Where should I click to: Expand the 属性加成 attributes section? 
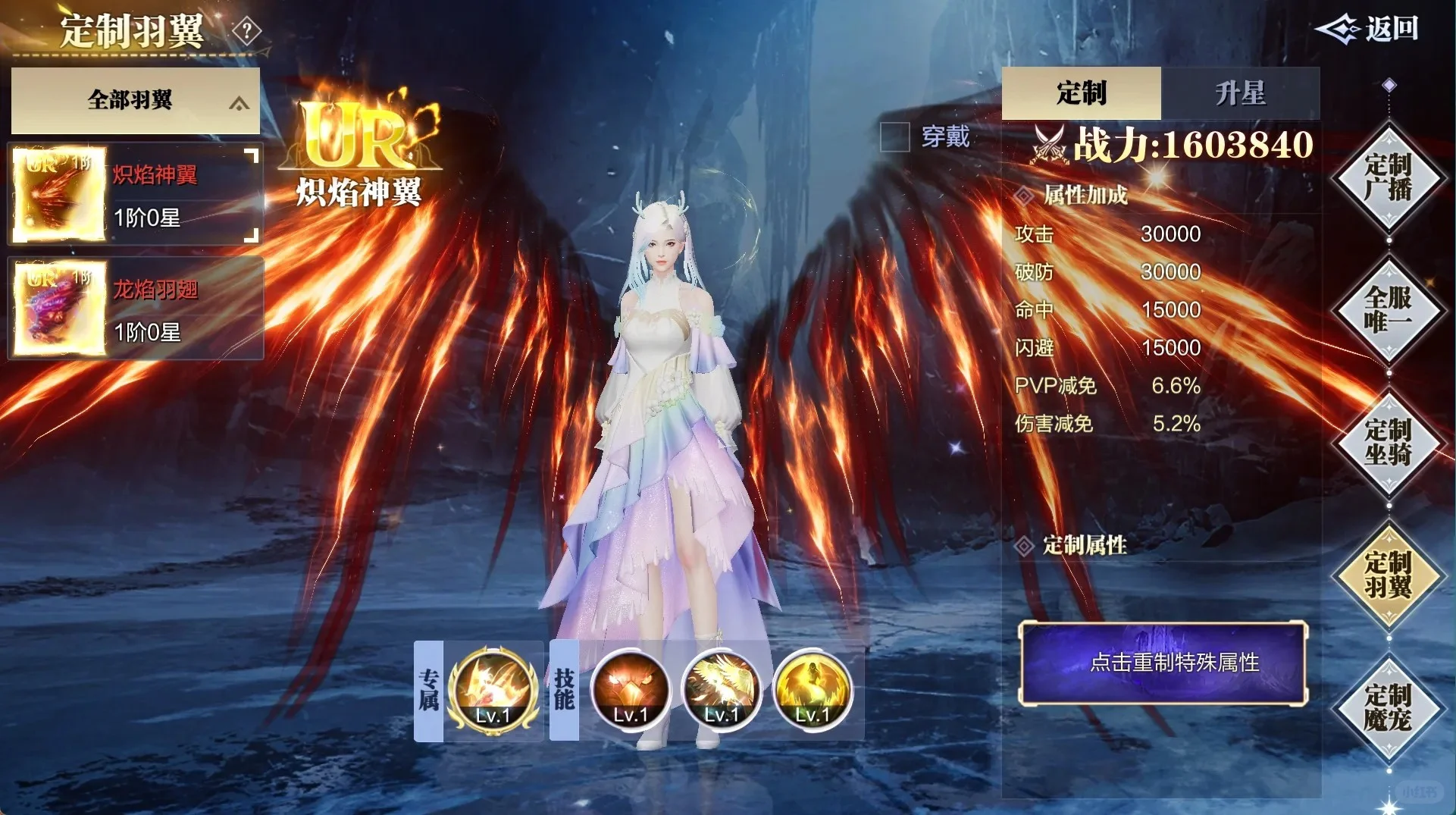click(1084, 196)
